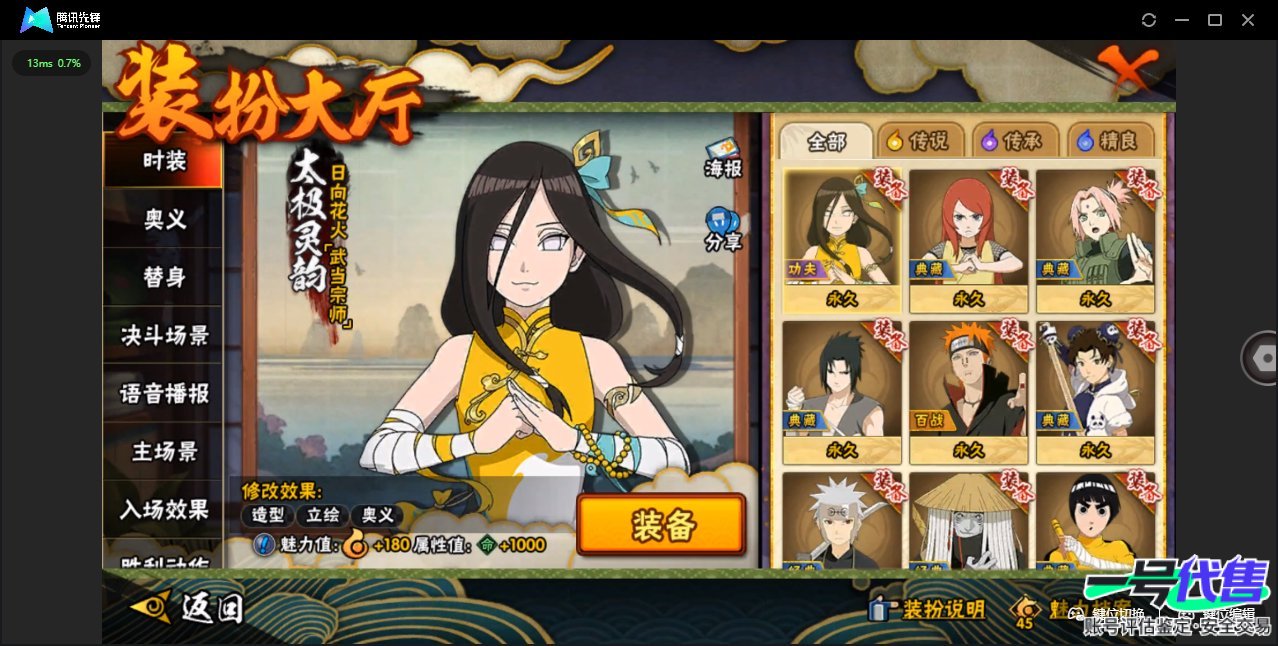Choose the 主场景 entry
This screenshot has height=646, width=1278.
click(164, 451)
